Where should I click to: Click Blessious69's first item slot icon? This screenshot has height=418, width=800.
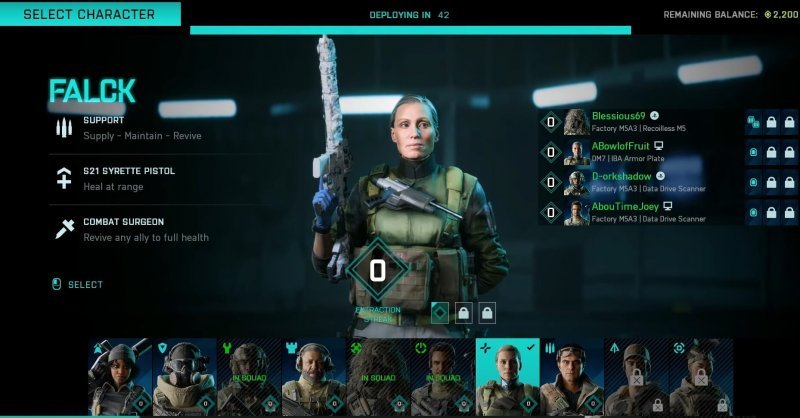coord(753,122)
